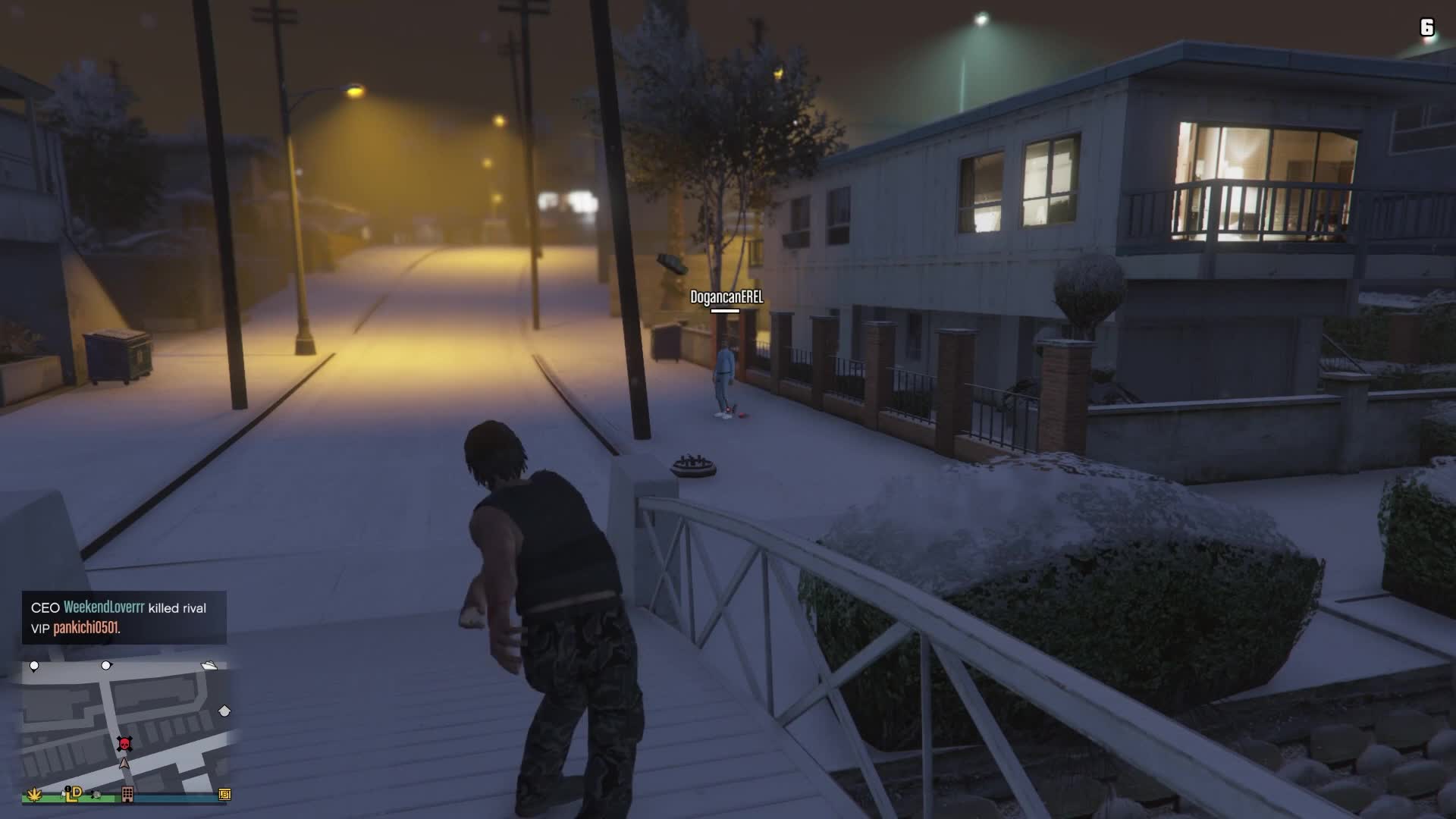This screenshot has width=1456, height=819.
Task: Click the yellow LD blip on the minimap
Action: click(73, 793)
